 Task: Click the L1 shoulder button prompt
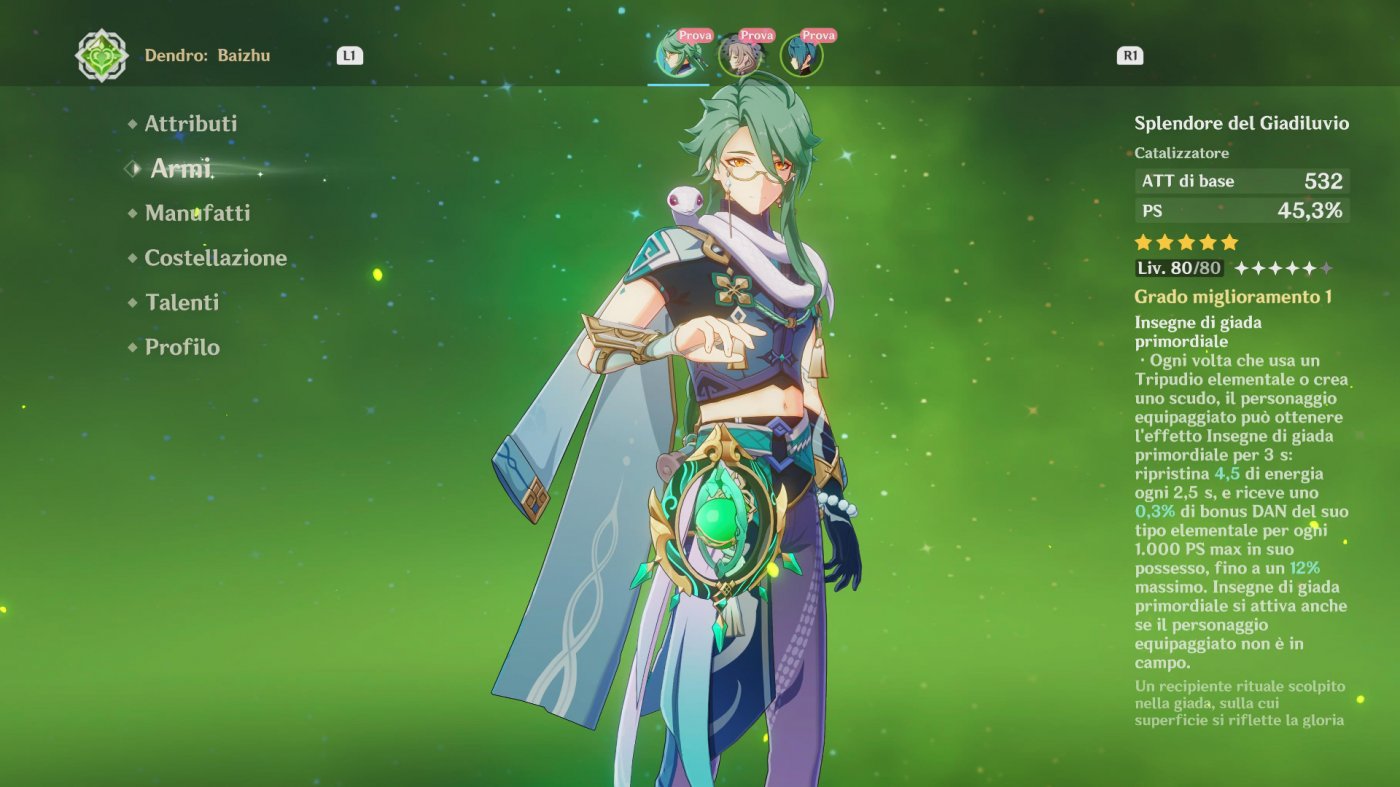(348, 56)
